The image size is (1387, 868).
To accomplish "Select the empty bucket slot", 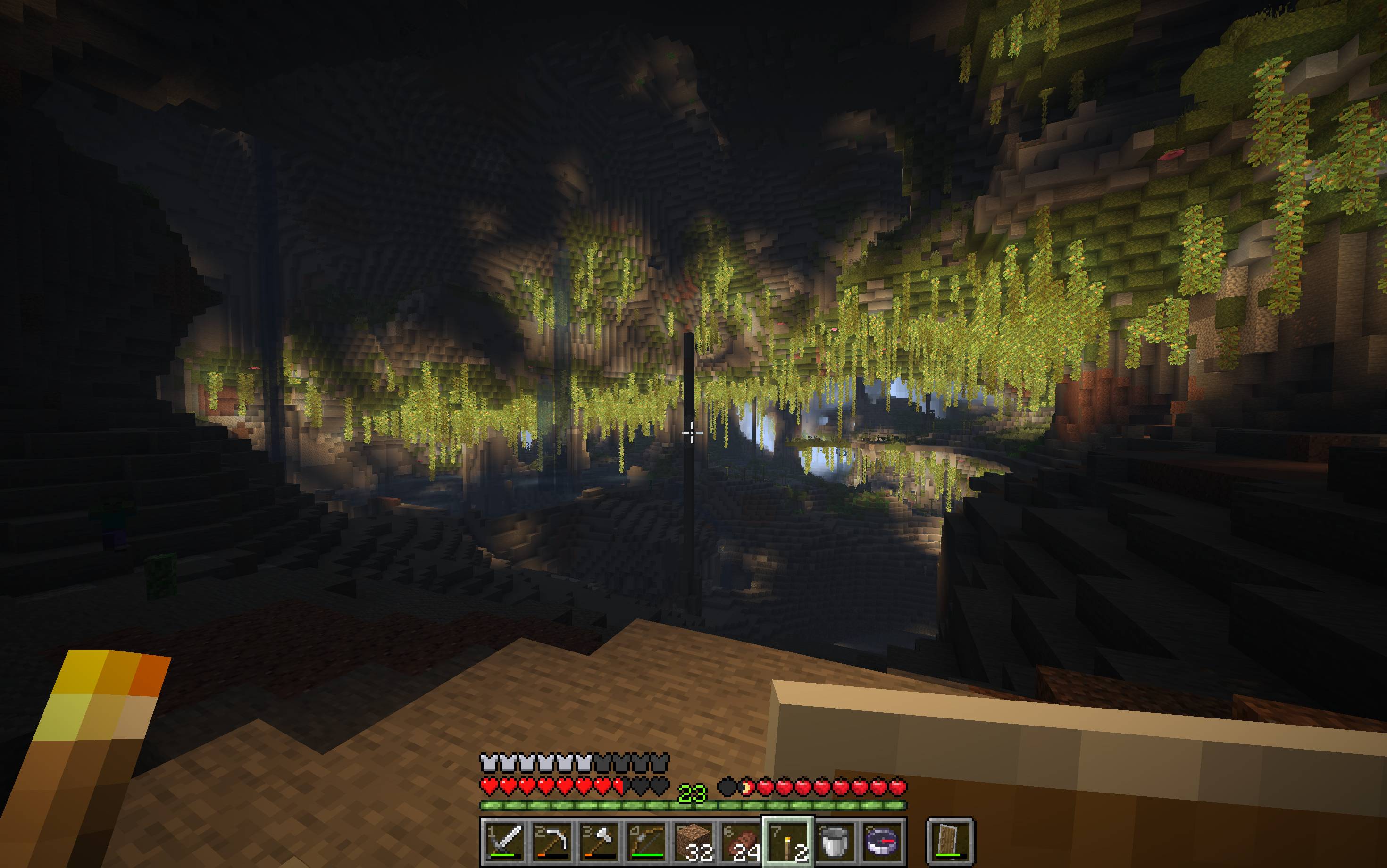I will point(836,842).
